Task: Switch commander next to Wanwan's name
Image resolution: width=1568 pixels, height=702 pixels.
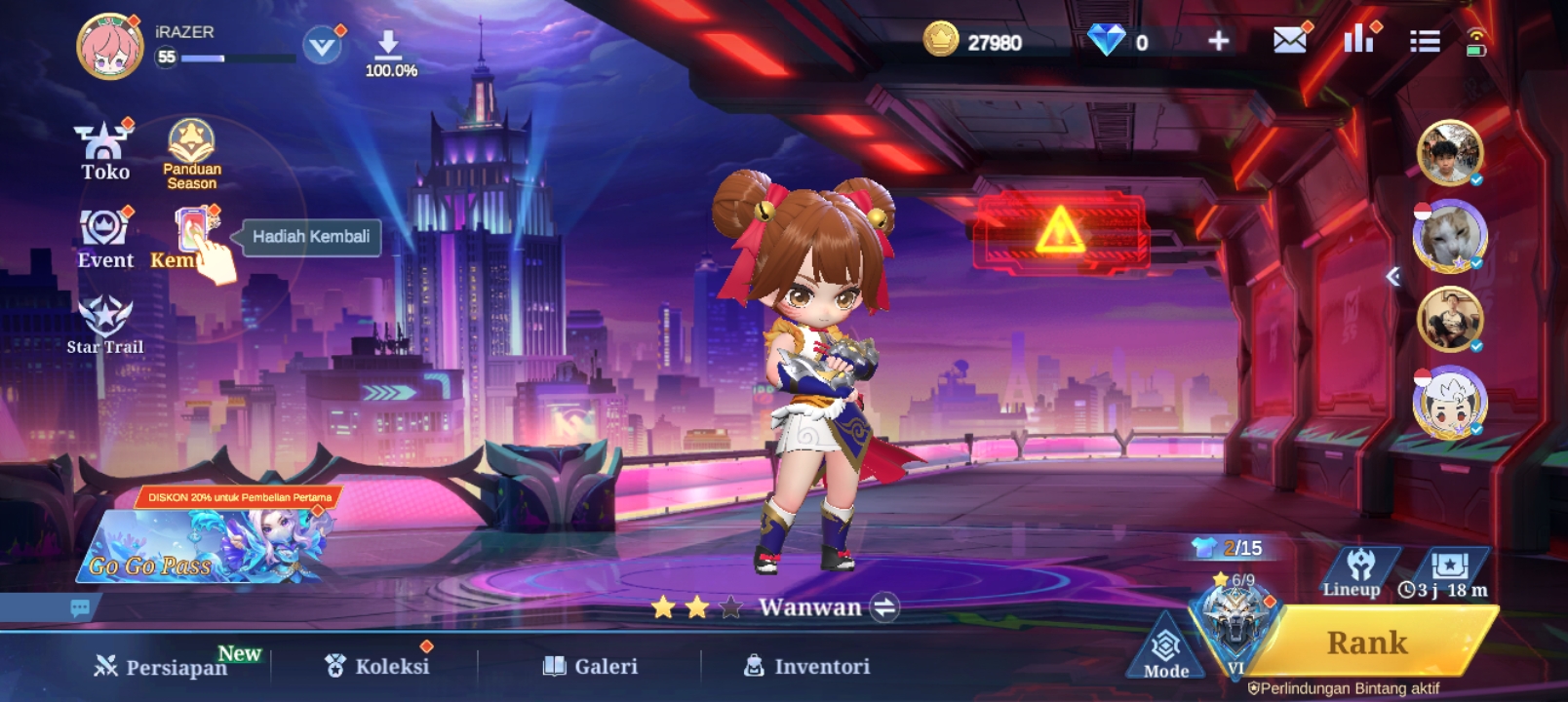Action: click(884, 607)
